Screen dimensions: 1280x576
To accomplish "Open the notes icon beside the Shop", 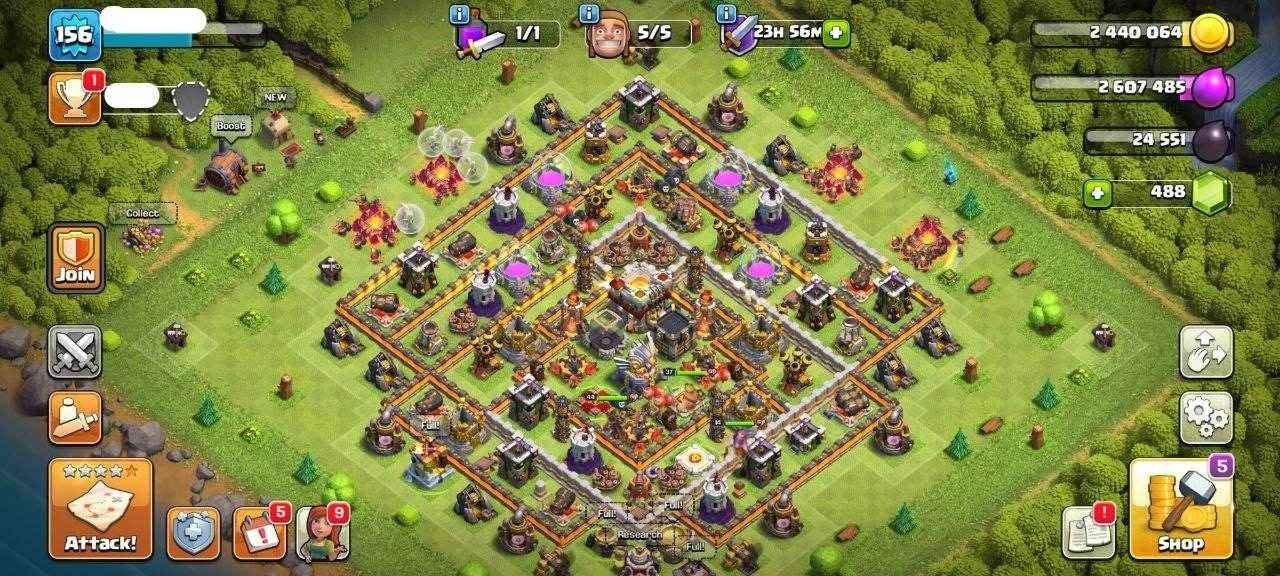I will point(1088,533).
